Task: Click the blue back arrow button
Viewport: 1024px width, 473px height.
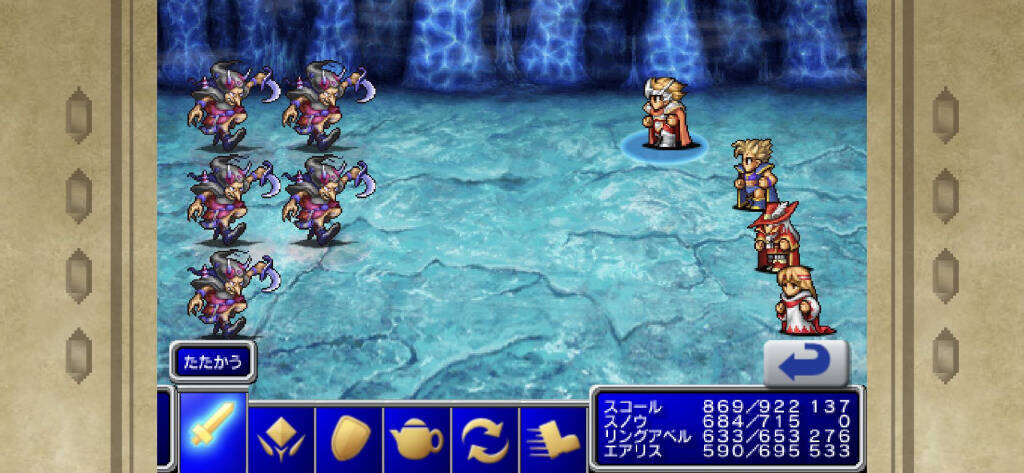Action: (806, 363)
